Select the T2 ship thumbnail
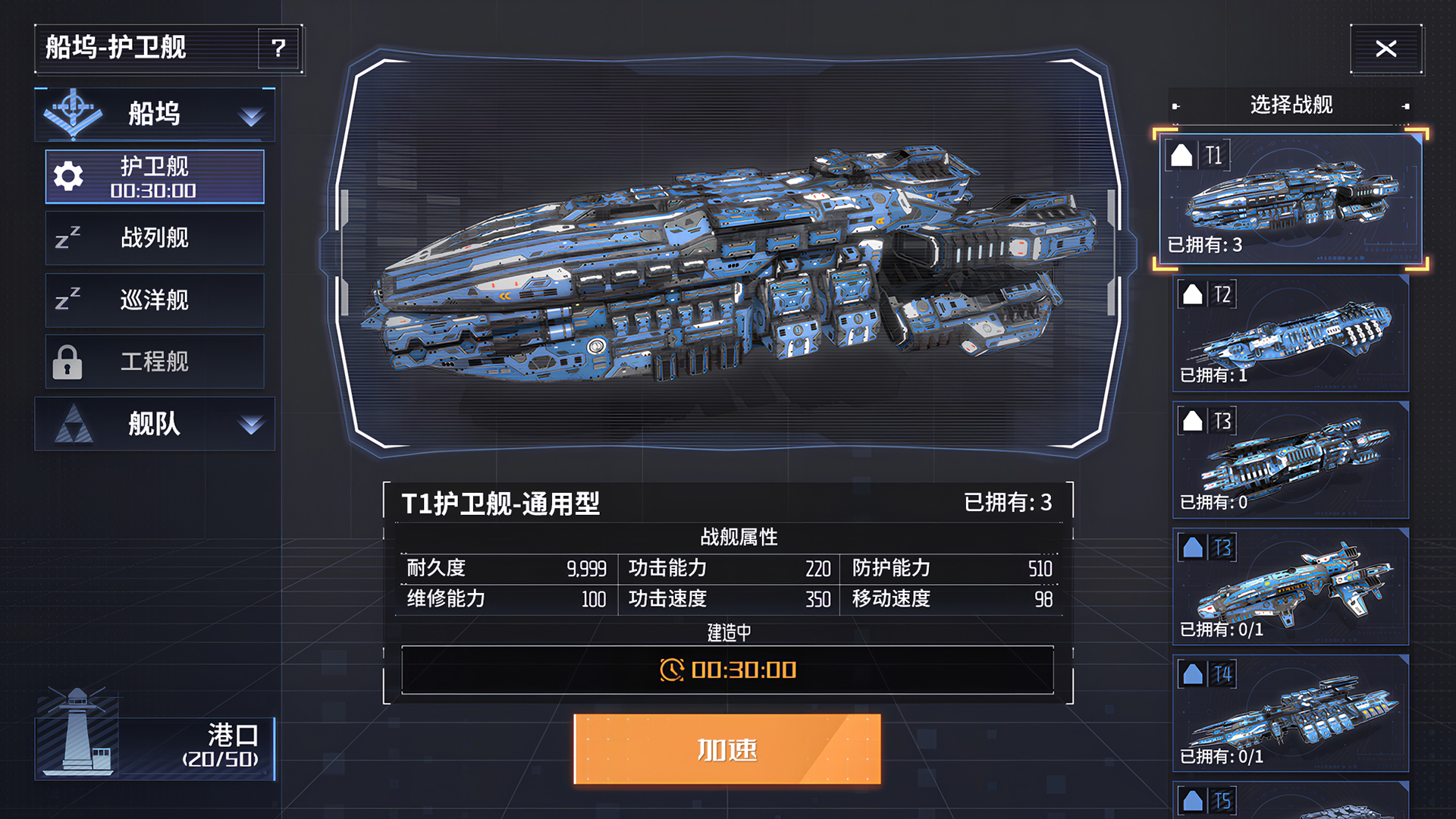 click(x=1289, y=334)
